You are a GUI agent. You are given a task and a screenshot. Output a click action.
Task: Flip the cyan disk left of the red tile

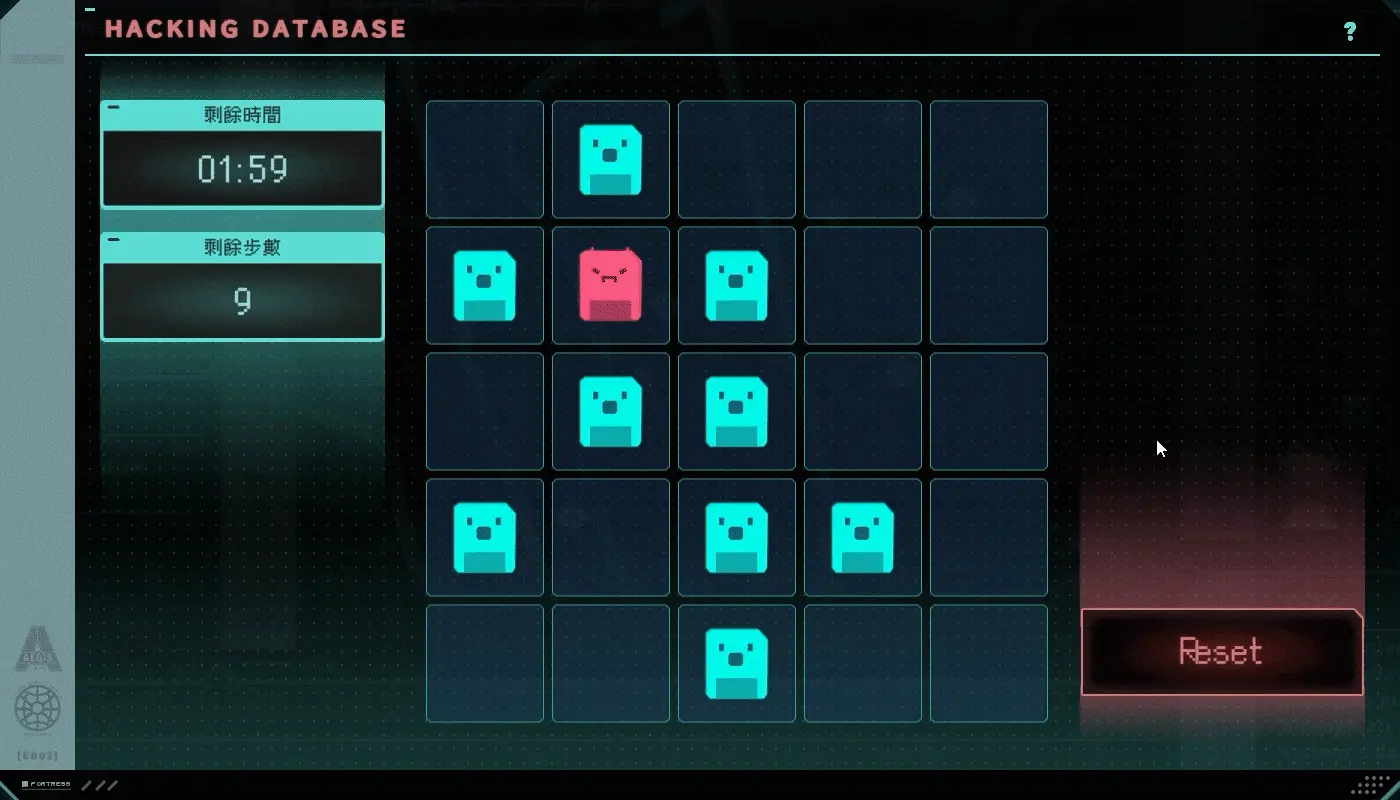tap(484, 285)
